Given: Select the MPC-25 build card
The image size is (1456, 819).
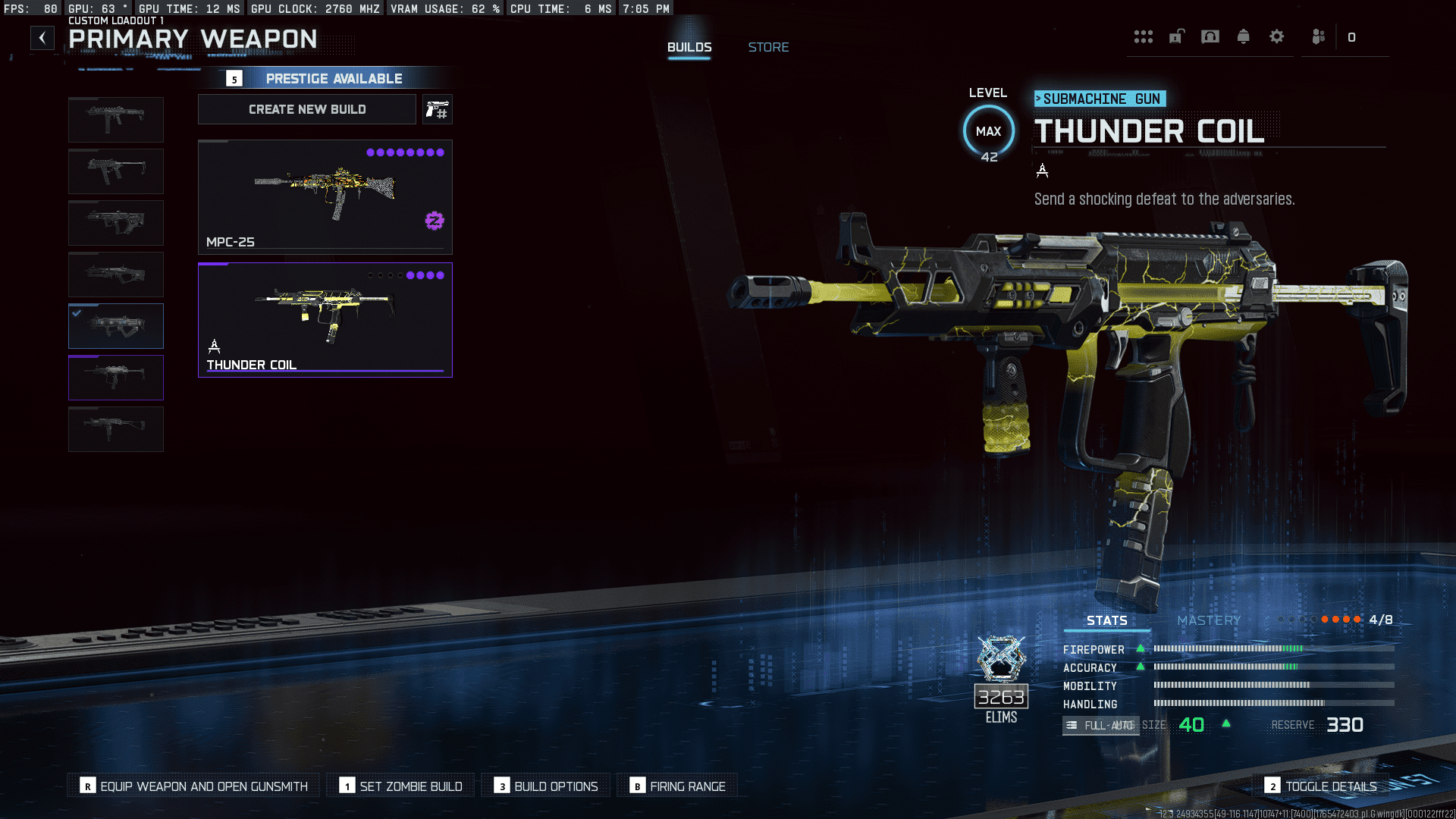Looking at the screenshot, I should (x=325, y=197).
